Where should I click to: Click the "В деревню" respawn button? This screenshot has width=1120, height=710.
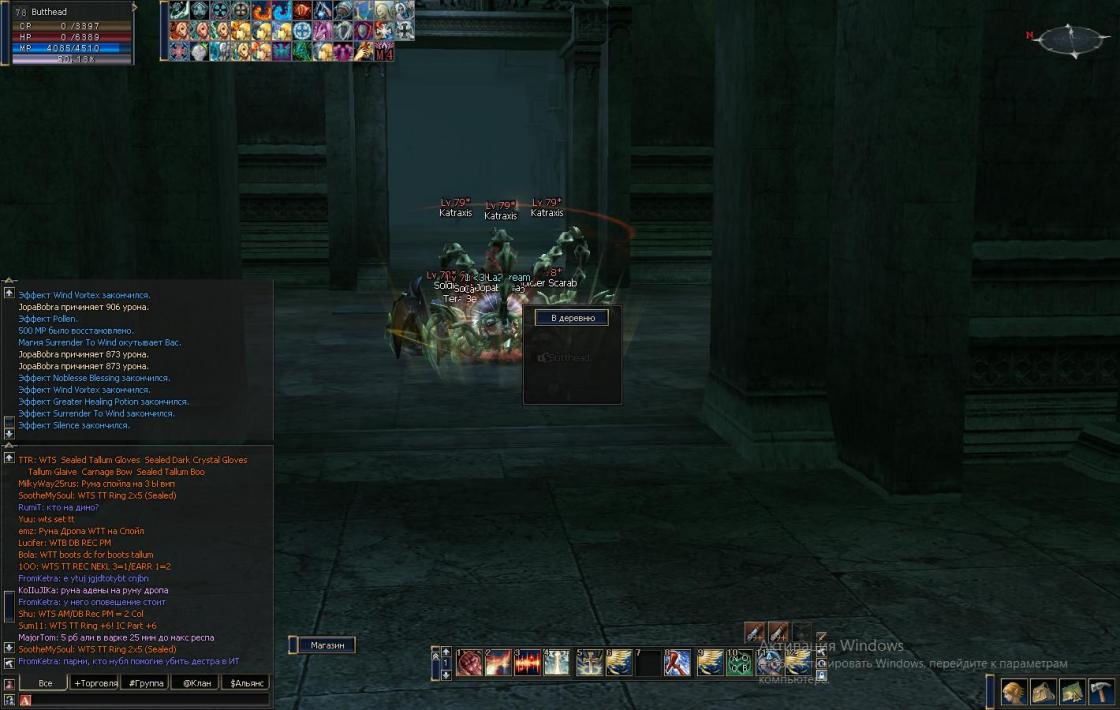pyautogui.click(x=572, y=318)
